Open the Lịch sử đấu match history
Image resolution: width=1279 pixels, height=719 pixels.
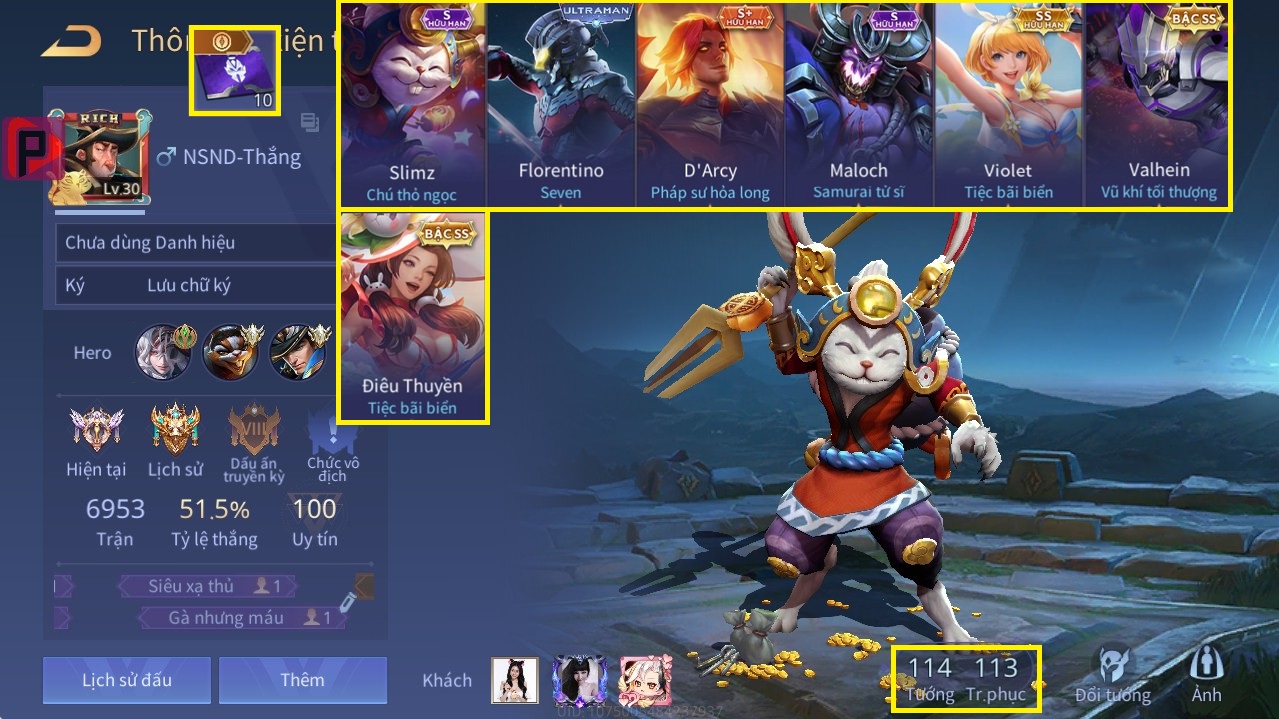click(x=127, y=680)
